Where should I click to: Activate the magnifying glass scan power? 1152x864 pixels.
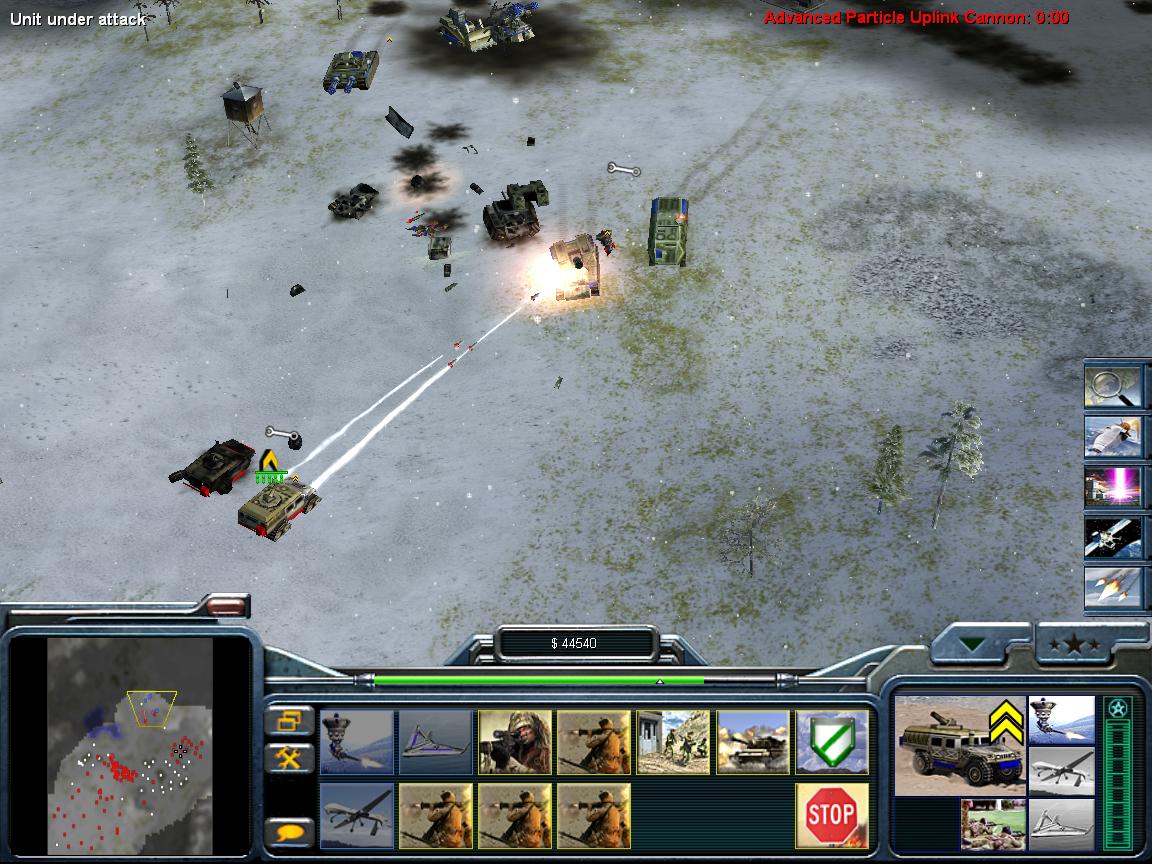pos(1113,388)
